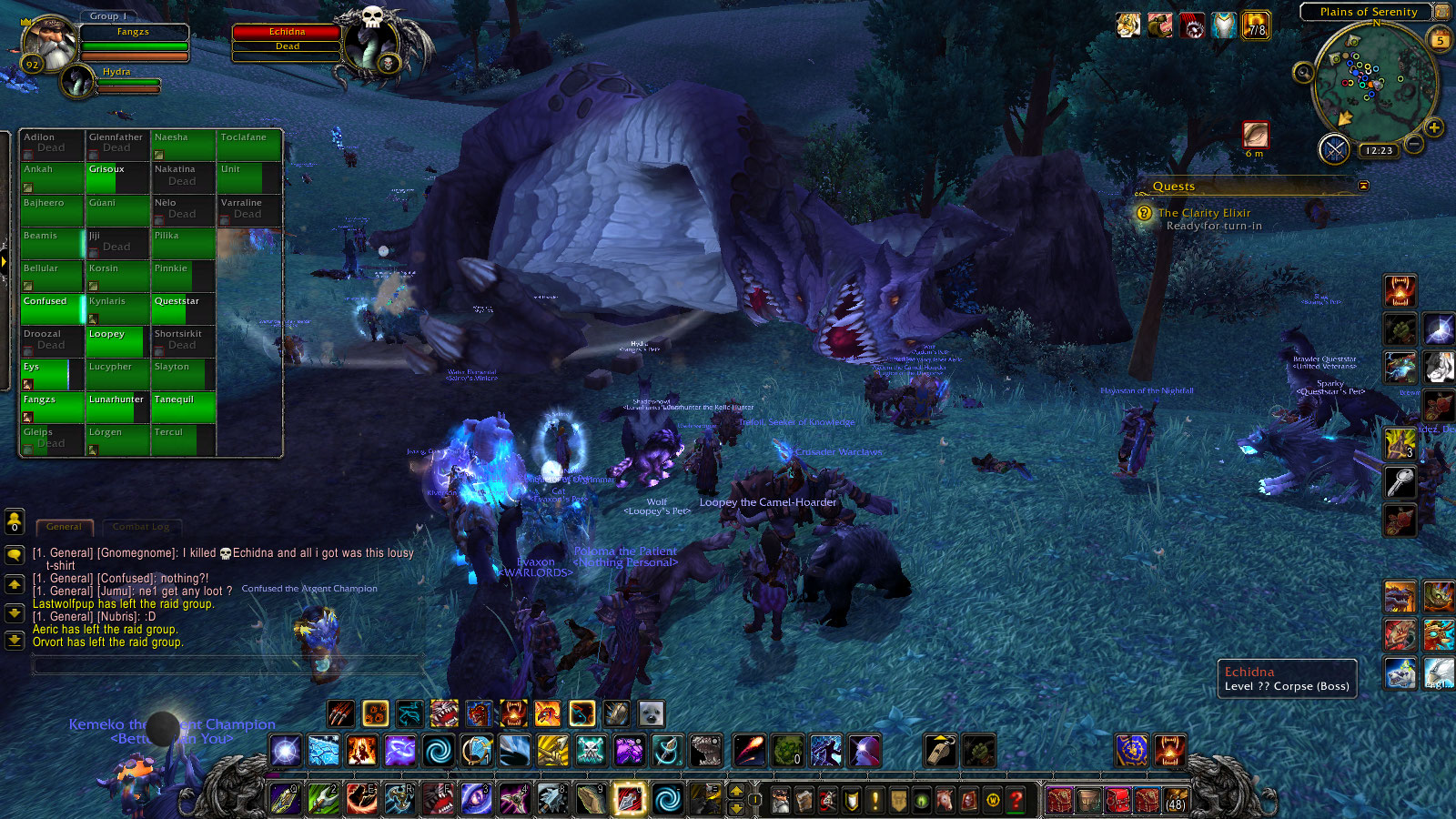Open the Quest Log exclamation mark icon
Viewport: 1456px width, 819px height.
875,801
